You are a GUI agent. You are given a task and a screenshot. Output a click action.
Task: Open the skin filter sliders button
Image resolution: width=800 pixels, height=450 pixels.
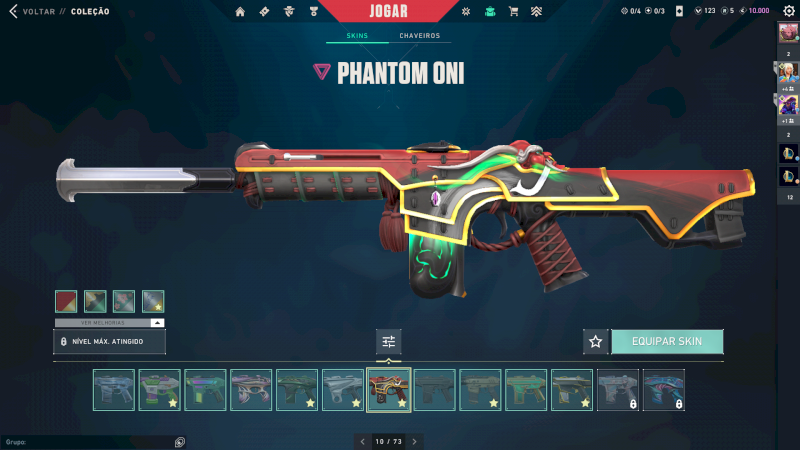pos(389,342)
